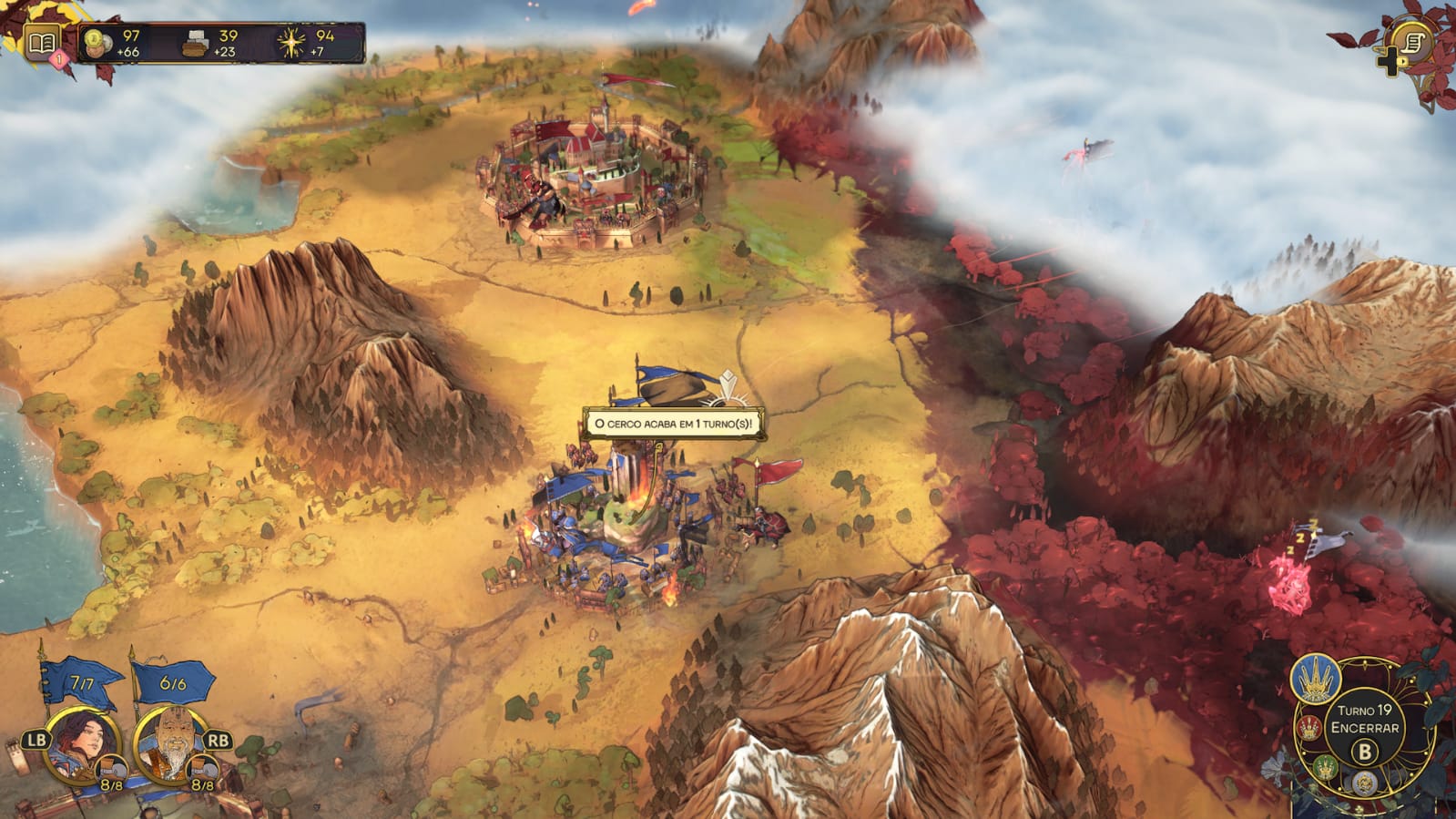Screen dimensions: 1456x819
Task: Click the red crown faction emblem
Action: 1309,728
